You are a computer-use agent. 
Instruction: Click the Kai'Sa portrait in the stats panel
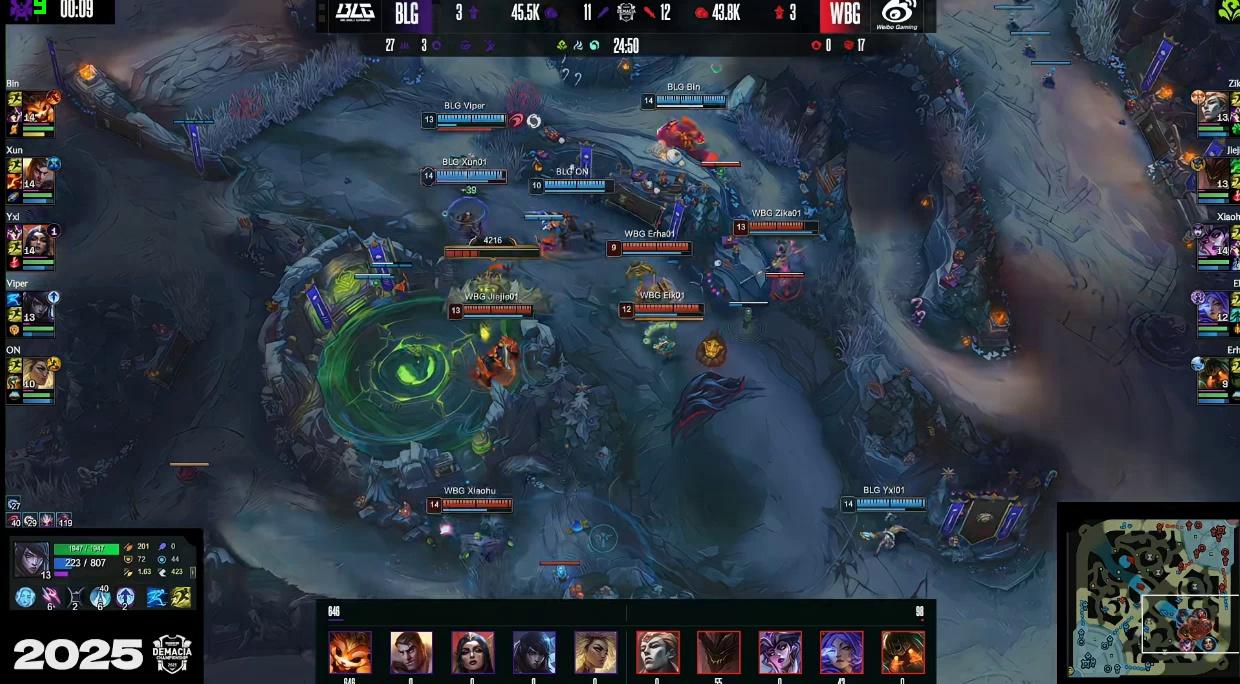point(31,558)
